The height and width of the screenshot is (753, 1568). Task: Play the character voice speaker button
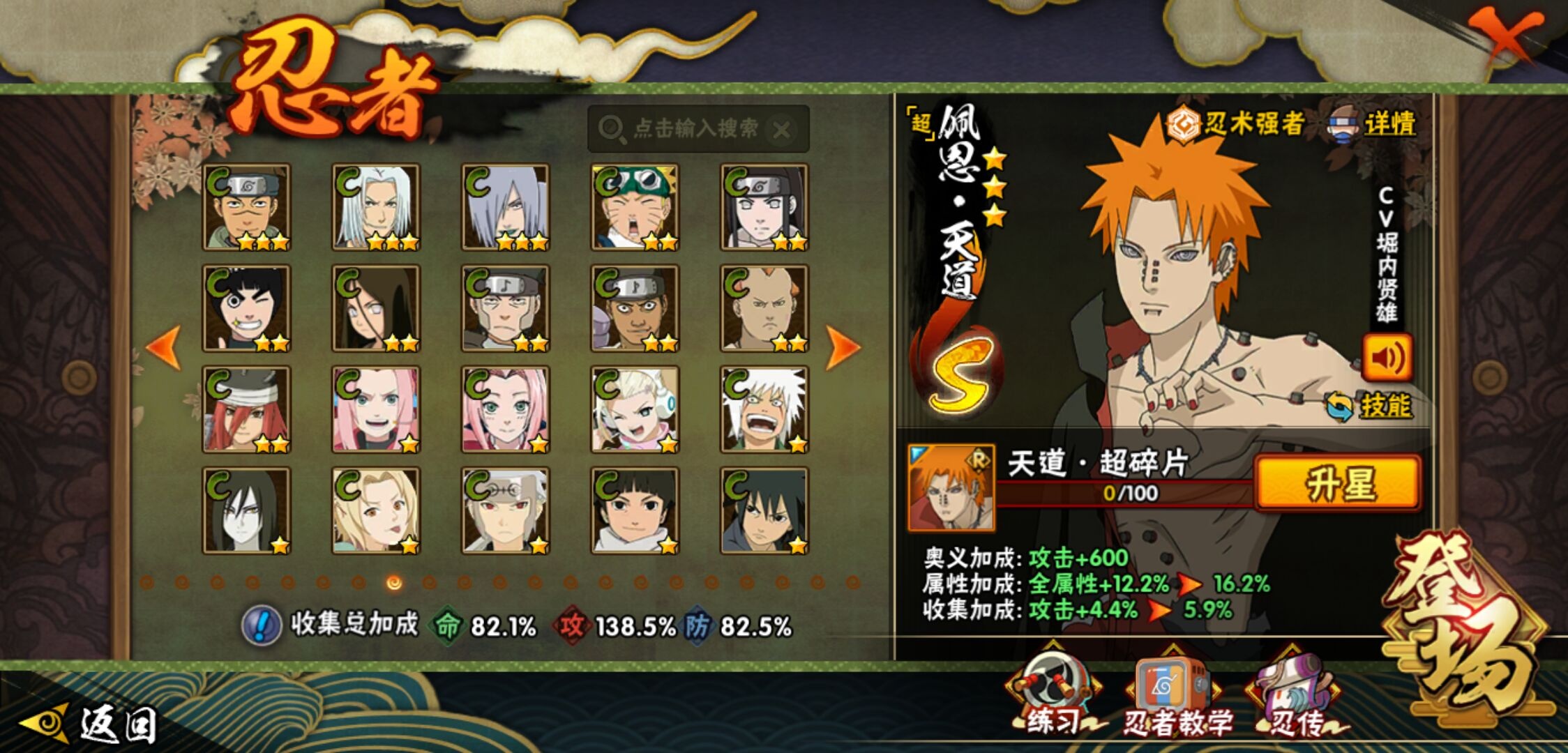[x=1387, y=358]
